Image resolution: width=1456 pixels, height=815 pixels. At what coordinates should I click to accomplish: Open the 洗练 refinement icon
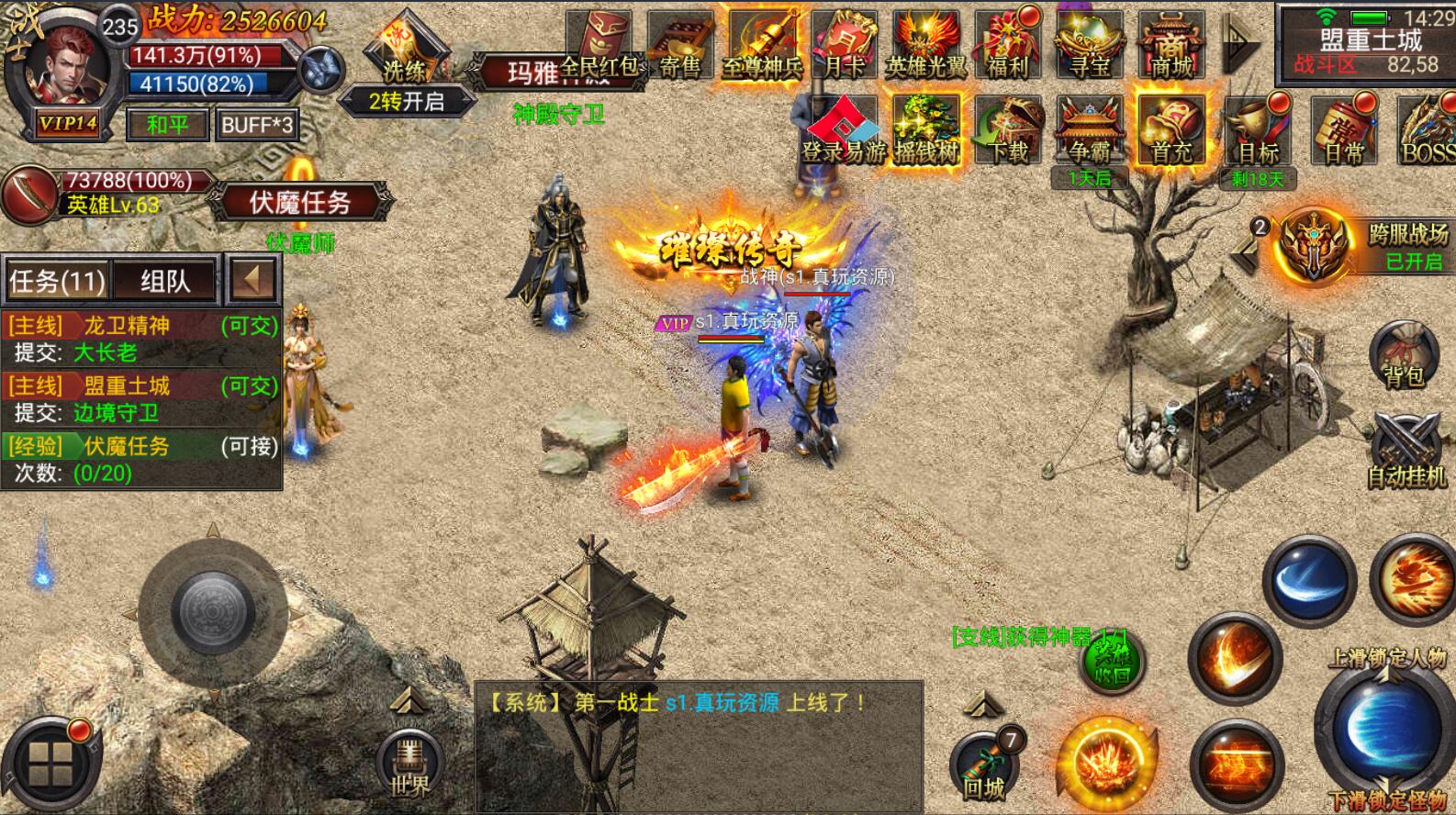404,53
